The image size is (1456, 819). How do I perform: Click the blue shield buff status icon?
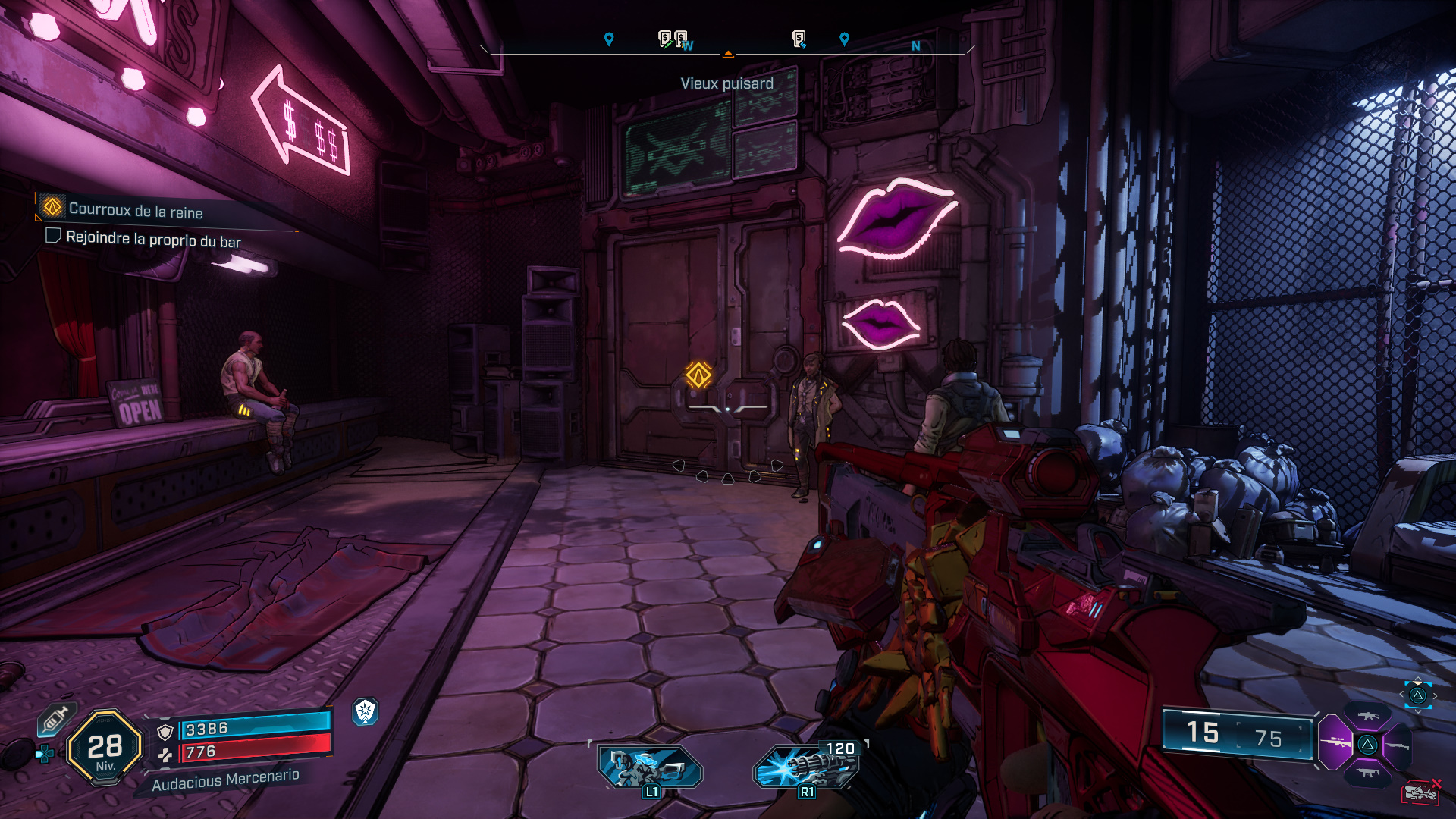coord(366,711)
